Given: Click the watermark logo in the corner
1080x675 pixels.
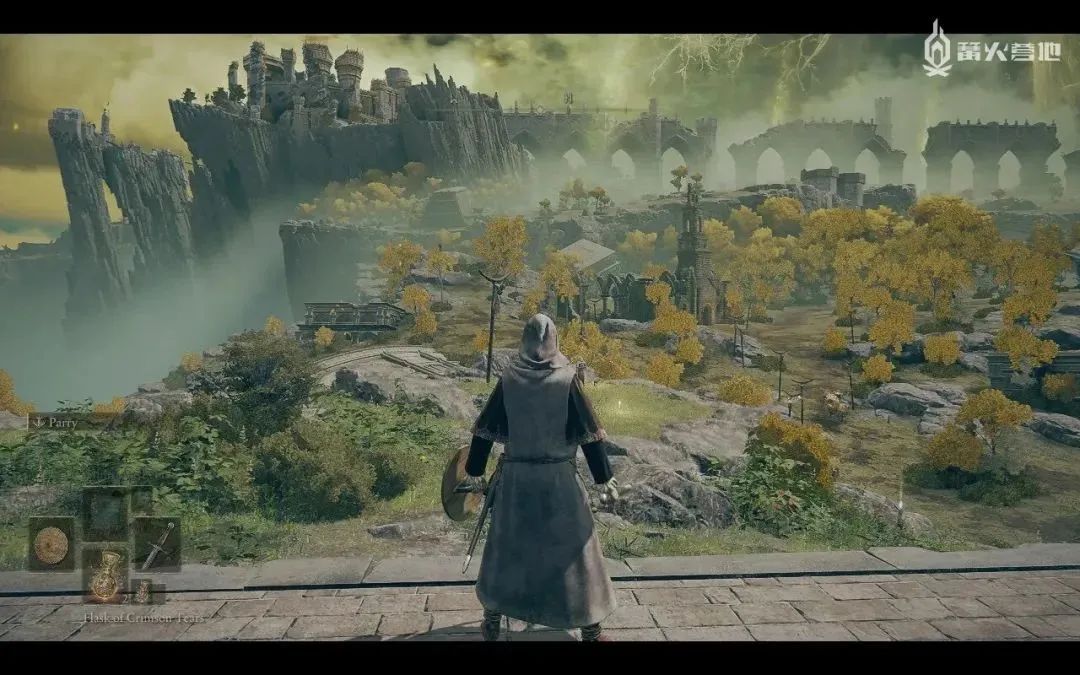Looking at the screenshot, I should point(990,49).
